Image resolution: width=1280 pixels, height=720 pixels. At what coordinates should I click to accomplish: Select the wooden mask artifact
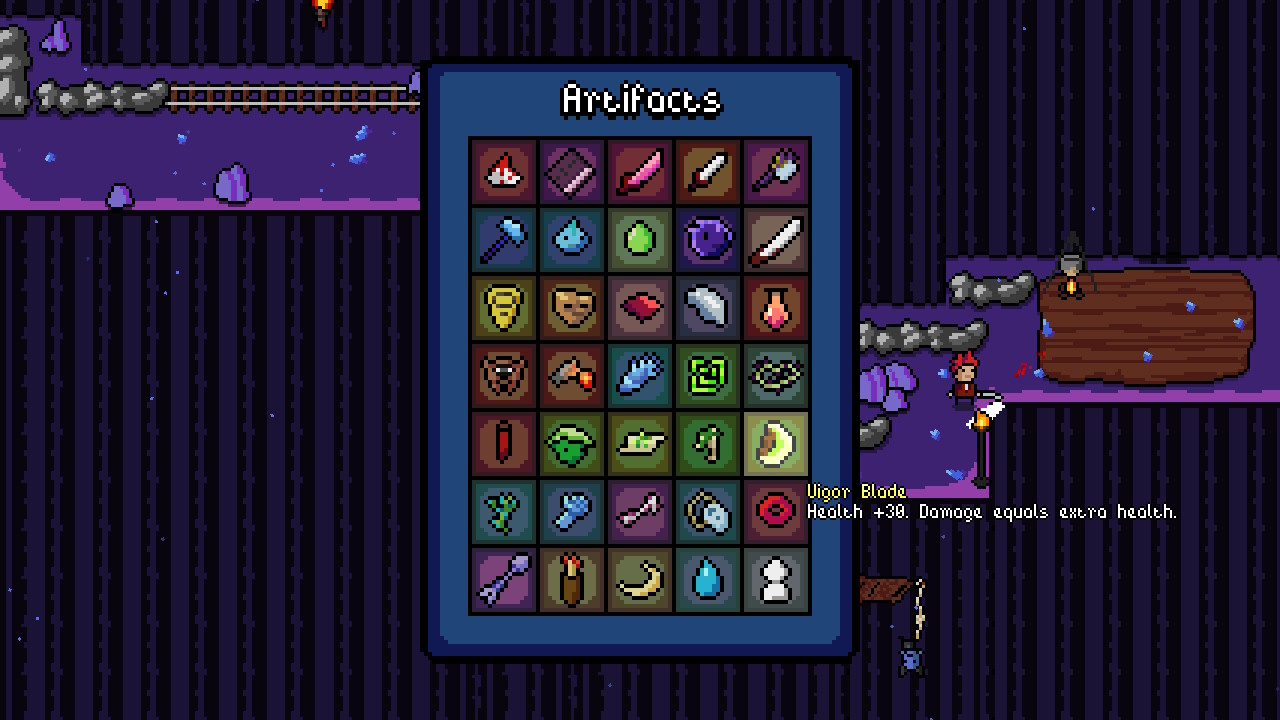point(571,307)
